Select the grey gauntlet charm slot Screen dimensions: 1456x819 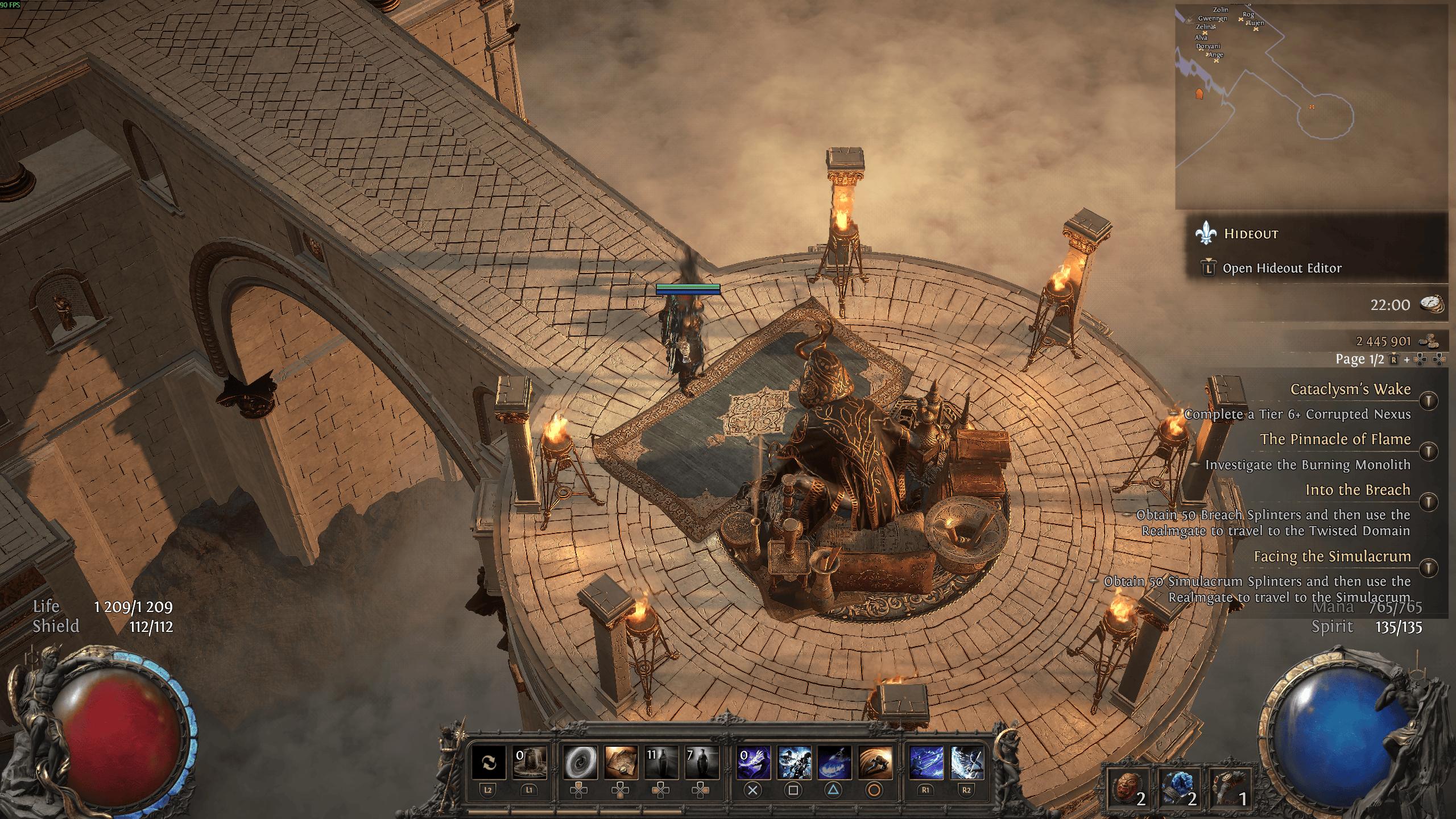(x=1230, y=789)
